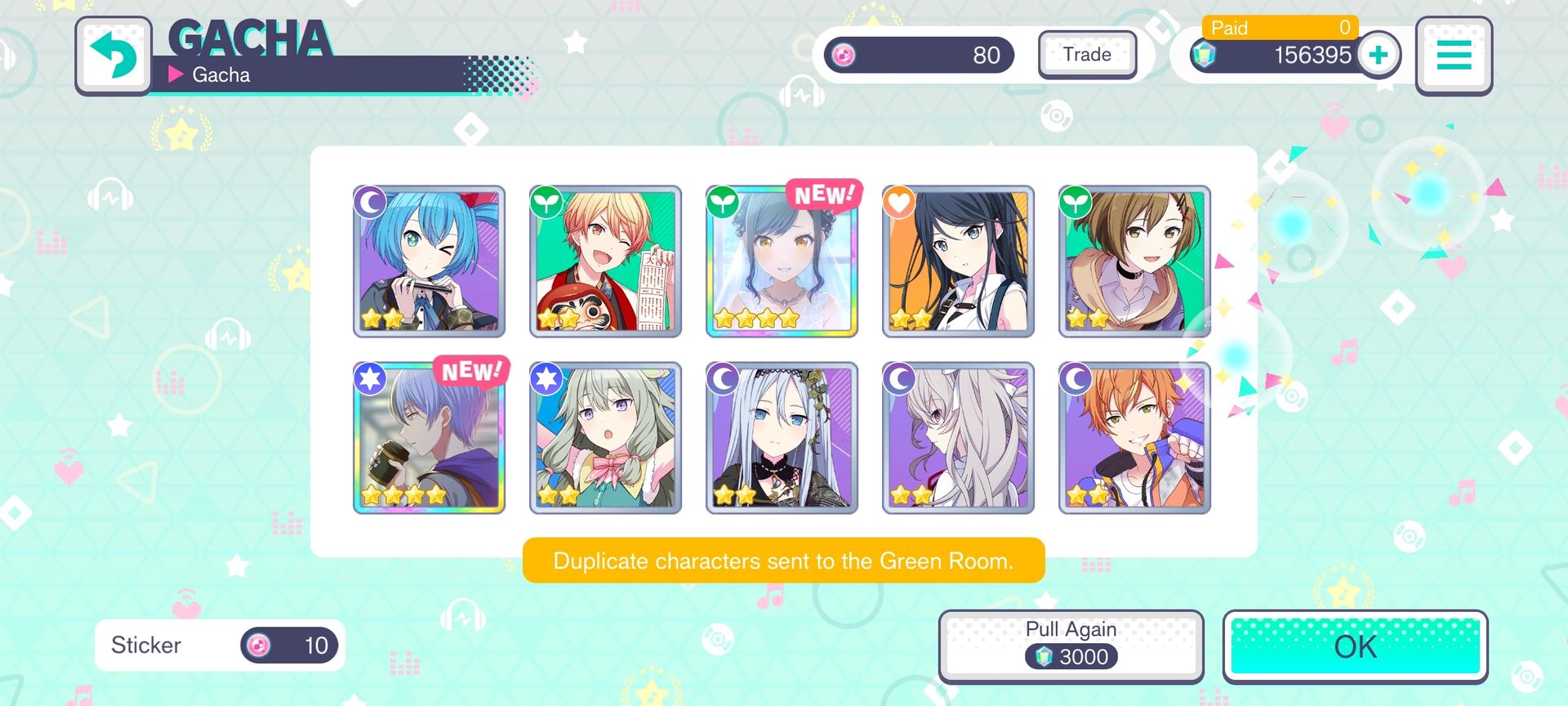
Task: Pull Again for 3000 crystals
Action: [x=1071, y=645]
